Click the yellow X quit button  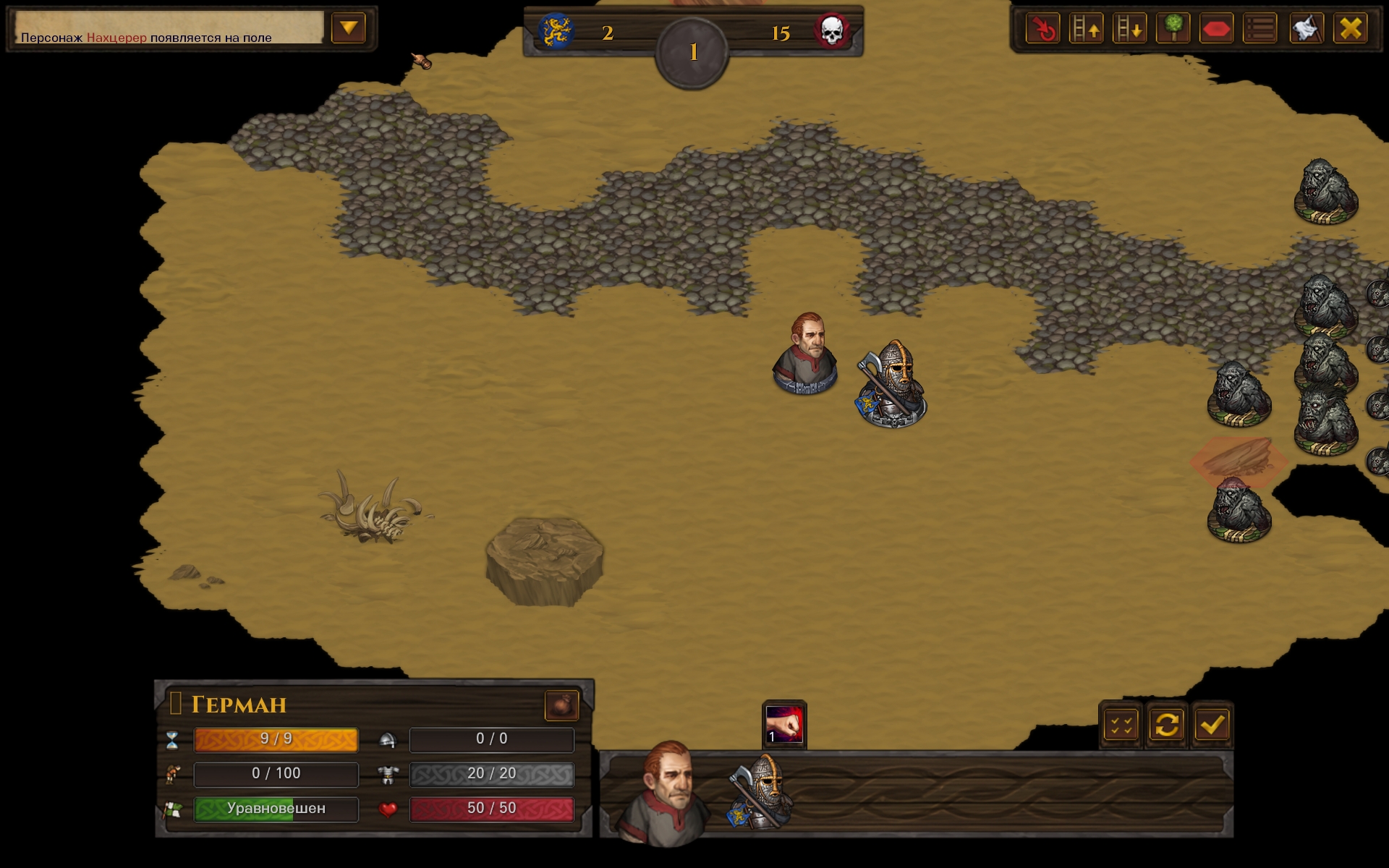[x=1350, y=29]
